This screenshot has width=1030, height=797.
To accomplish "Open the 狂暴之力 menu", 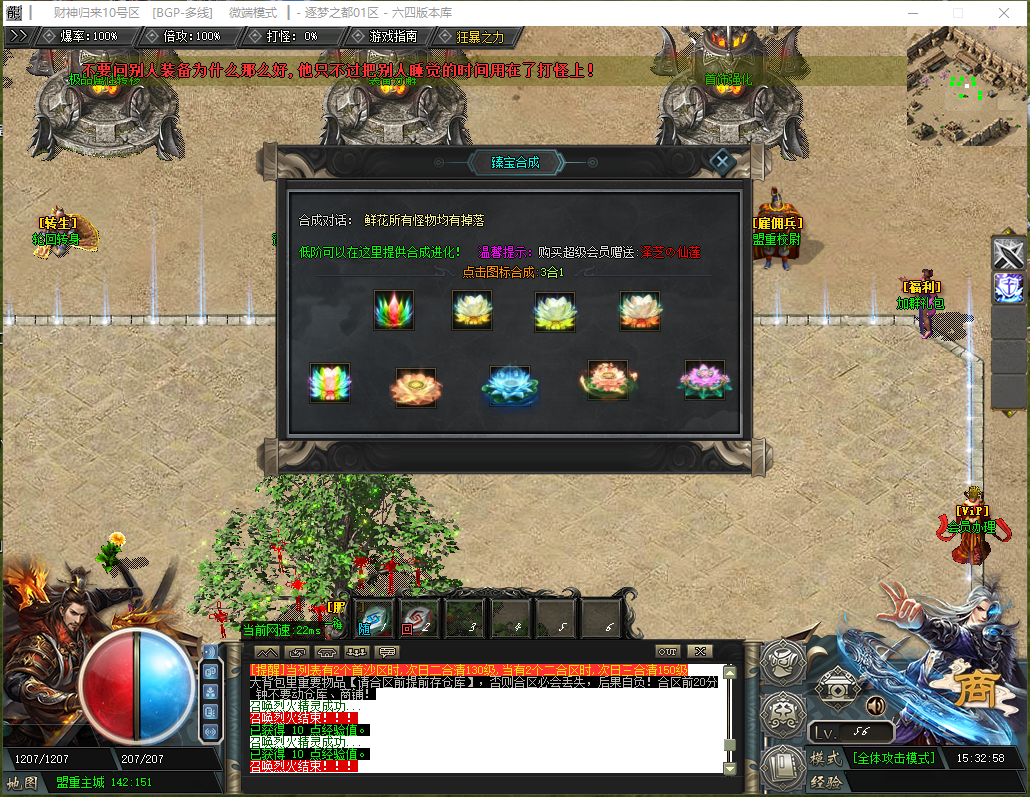I will (480, 36).
